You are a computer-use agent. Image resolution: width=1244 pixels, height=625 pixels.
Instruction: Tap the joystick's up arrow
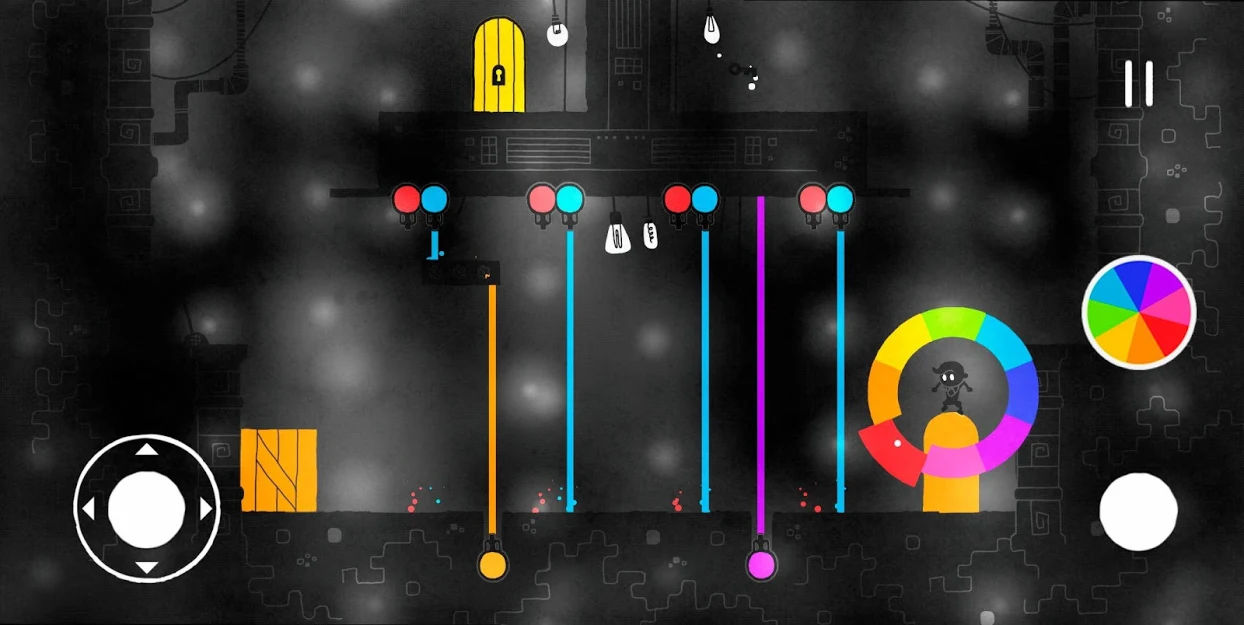point(147,450)
